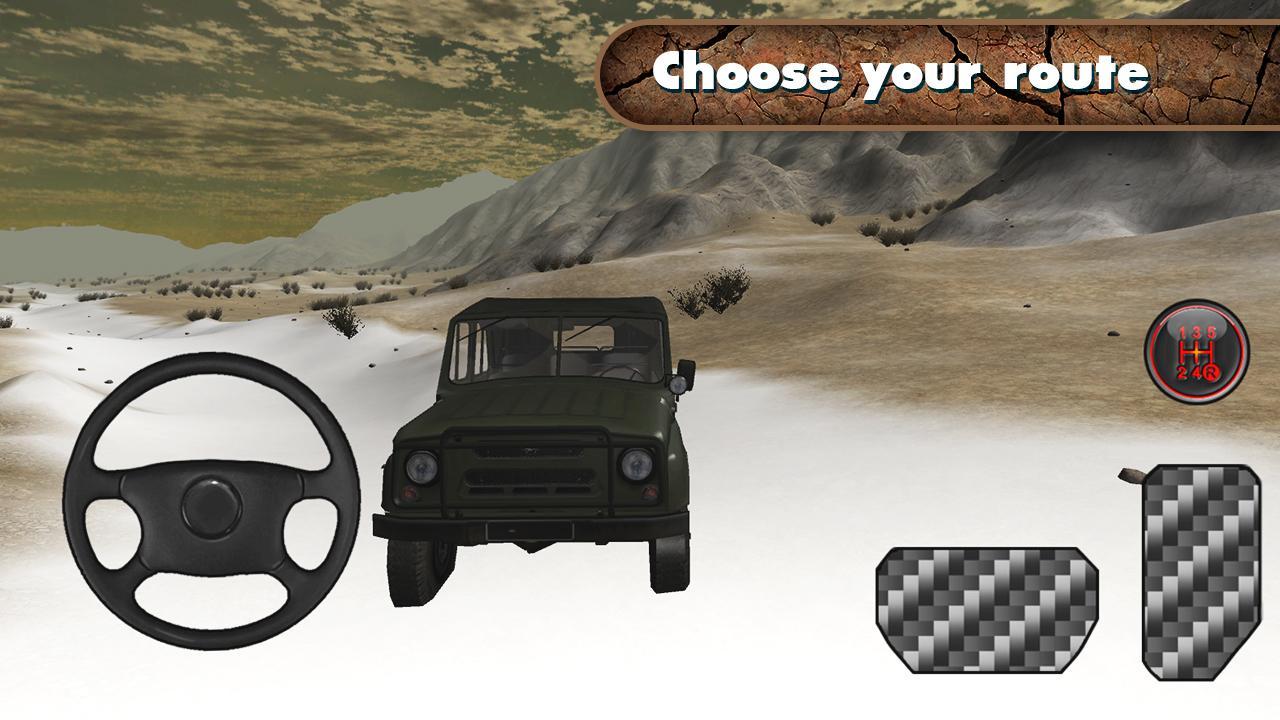The height and width of the screenshot is (720, 1280).
Task: Select second gear on the gear shift diagram
Action: pos(1182,372)
